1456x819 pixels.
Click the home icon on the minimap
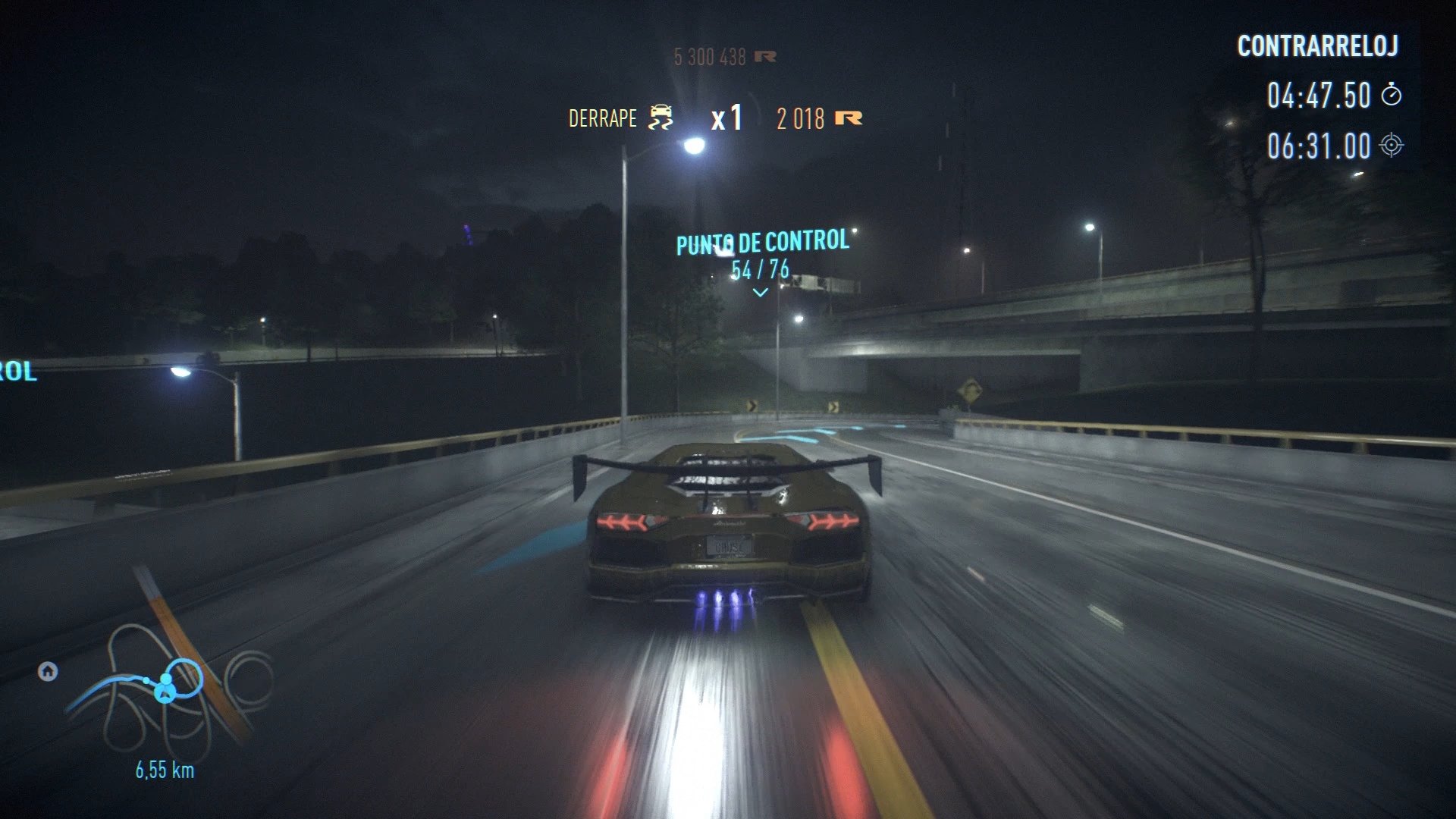[x=48, y=671]
